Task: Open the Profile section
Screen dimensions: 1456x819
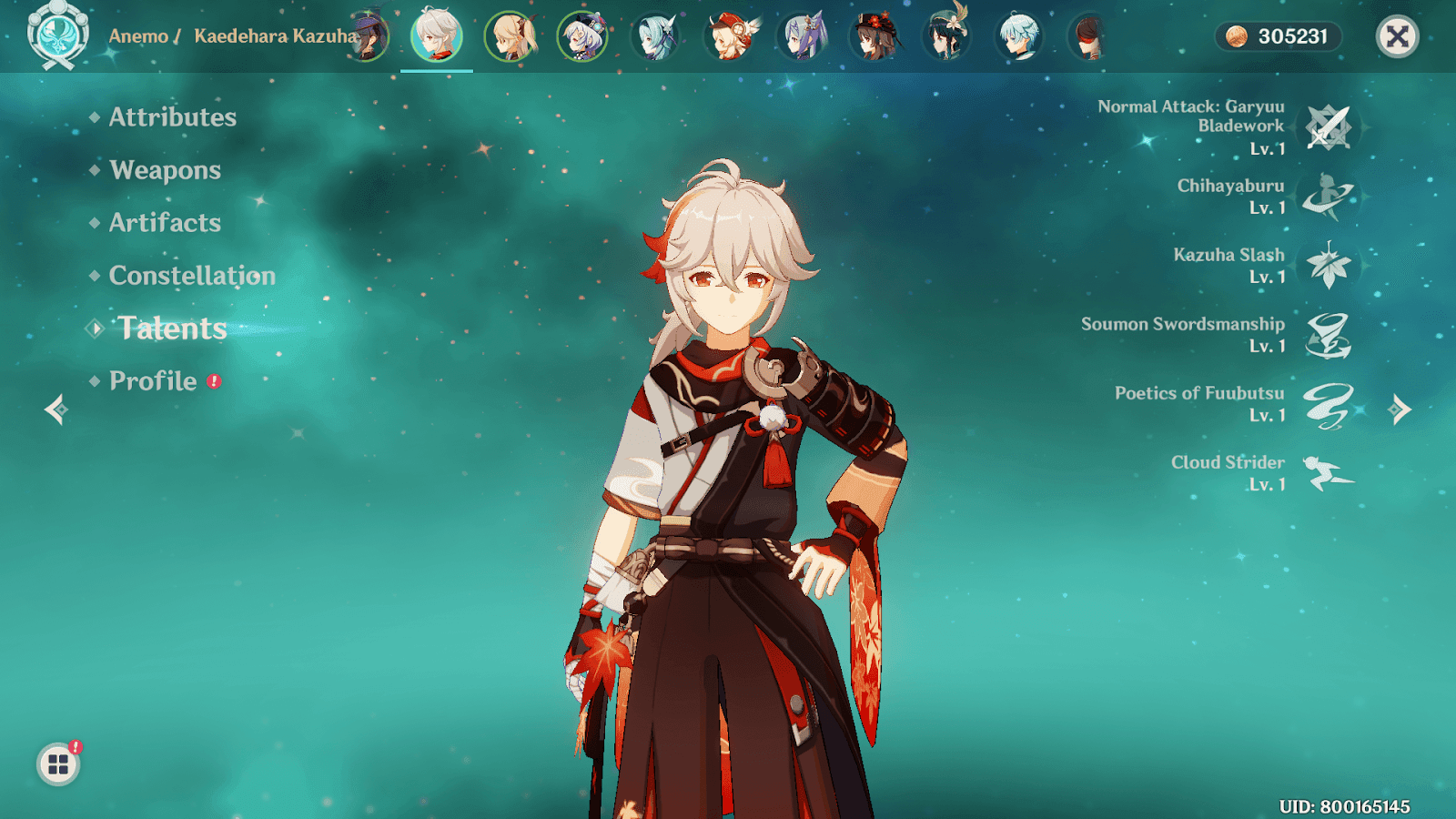Action: coord(153,381)
